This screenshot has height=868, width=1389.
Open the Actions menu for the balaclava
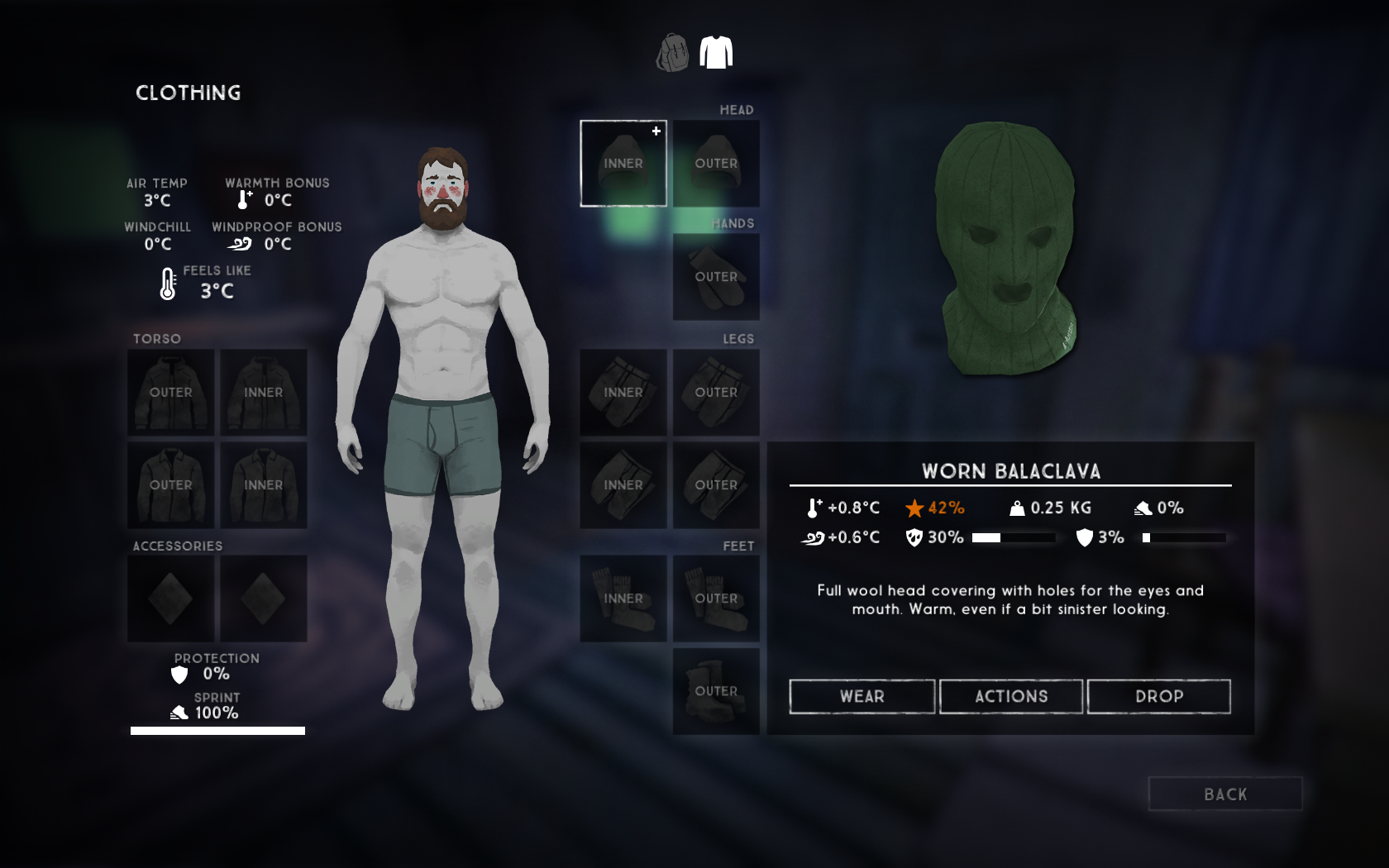pos(1010,696)
